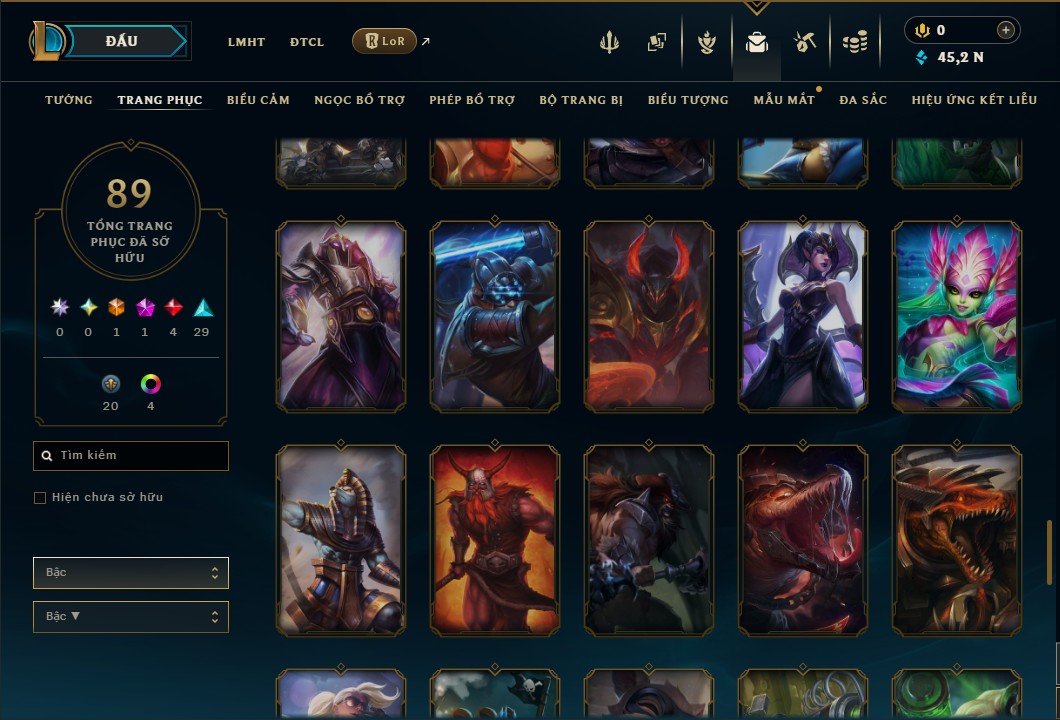1060x720 pixels.
Task: Add currency with the plus button
Action: (x=1005, y=31)
